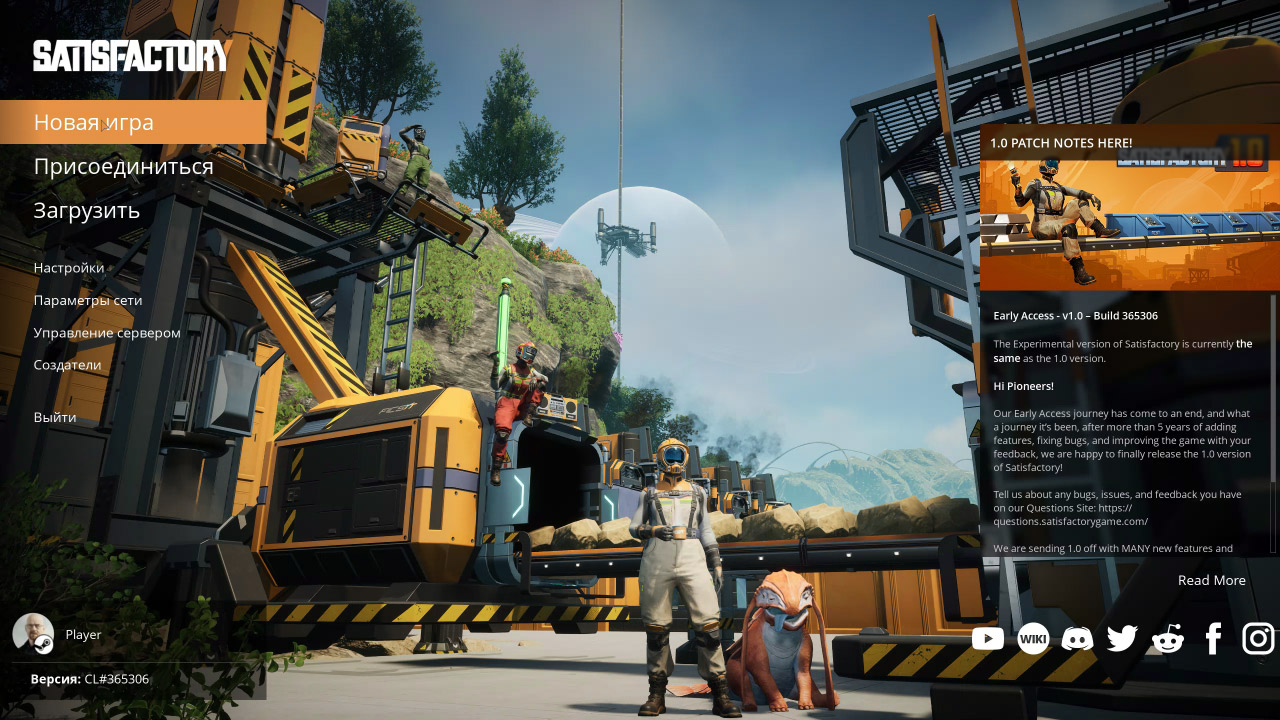
Task: Click the Facebook icon
Action: 1212,638
